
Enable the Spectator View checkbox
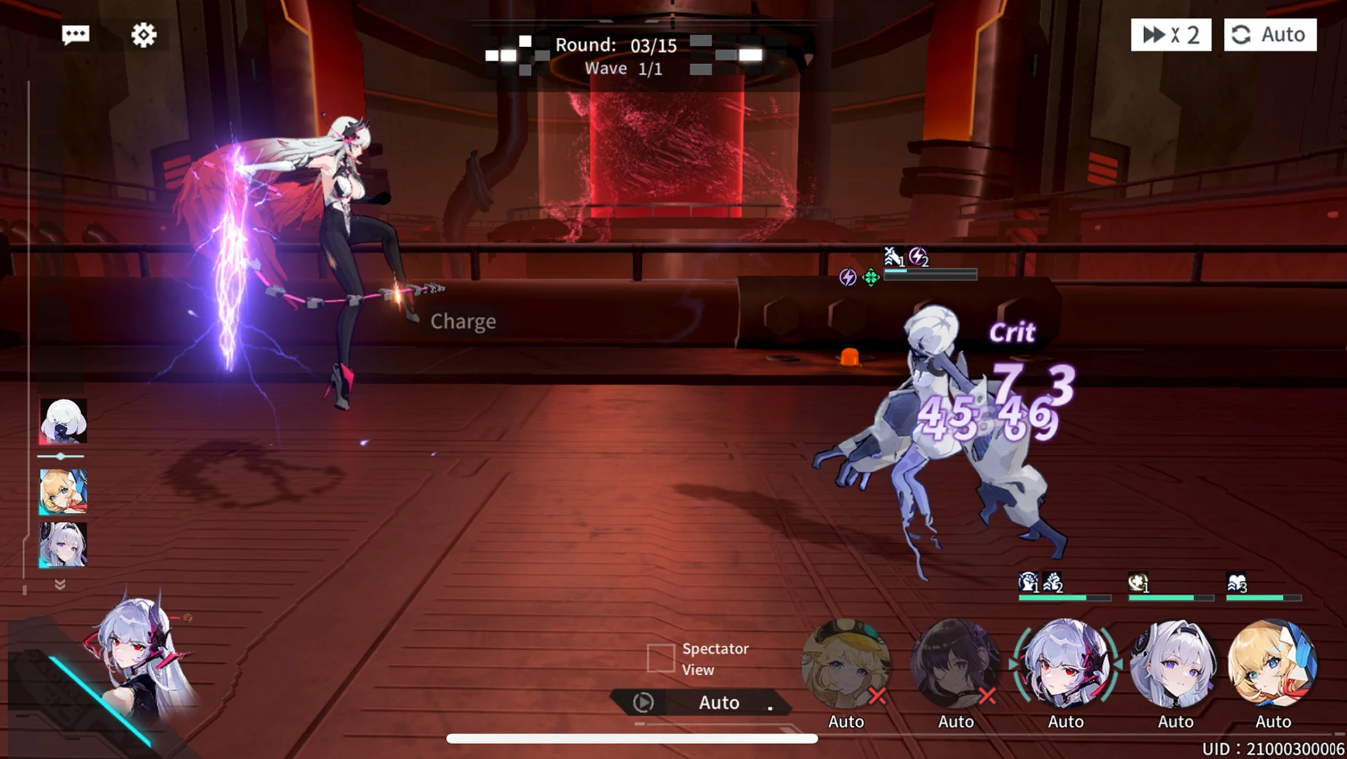coord(660,658)
